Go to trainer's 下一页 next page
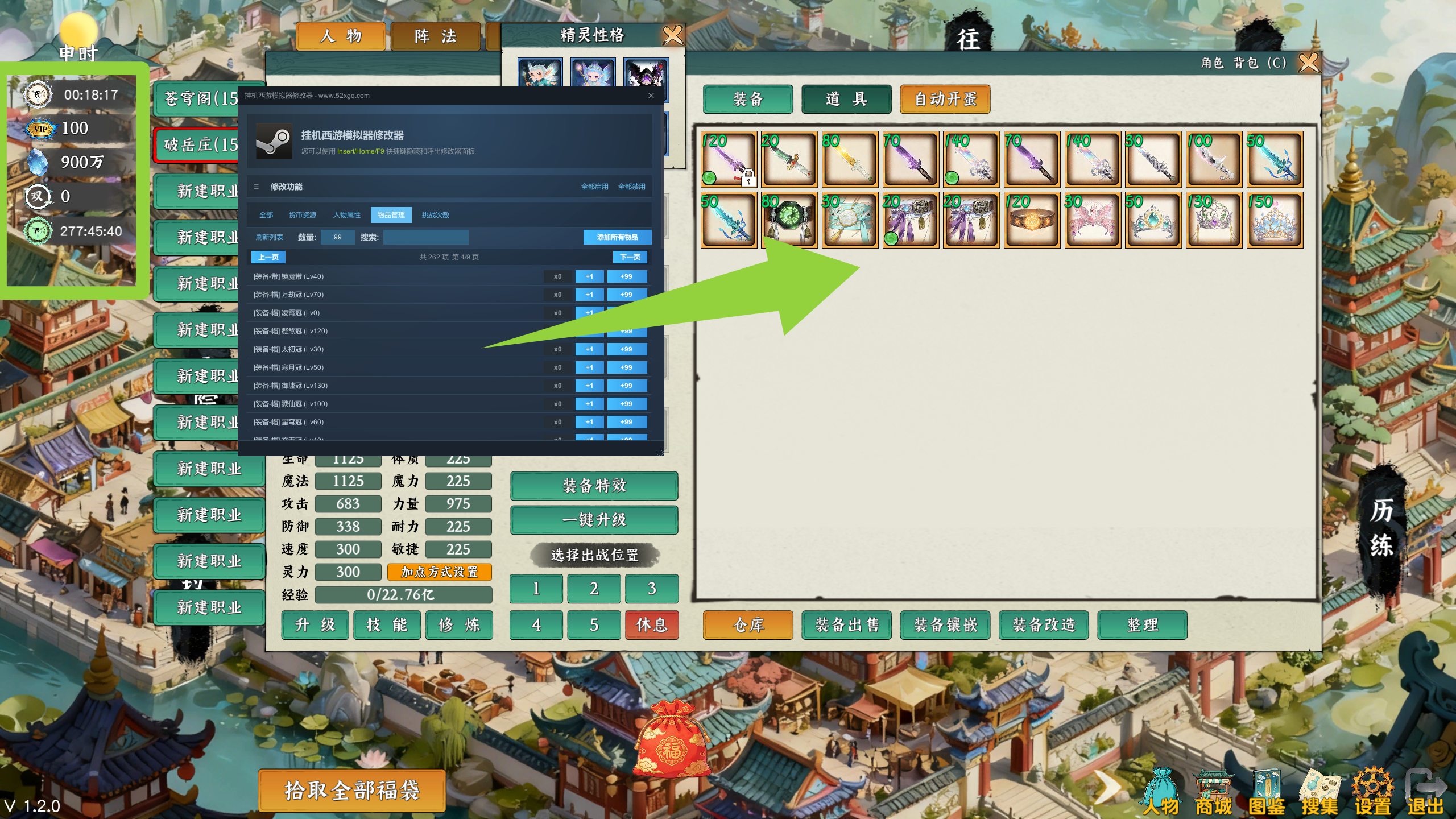This screenshot has height=819, width=1456. (630, 257)
